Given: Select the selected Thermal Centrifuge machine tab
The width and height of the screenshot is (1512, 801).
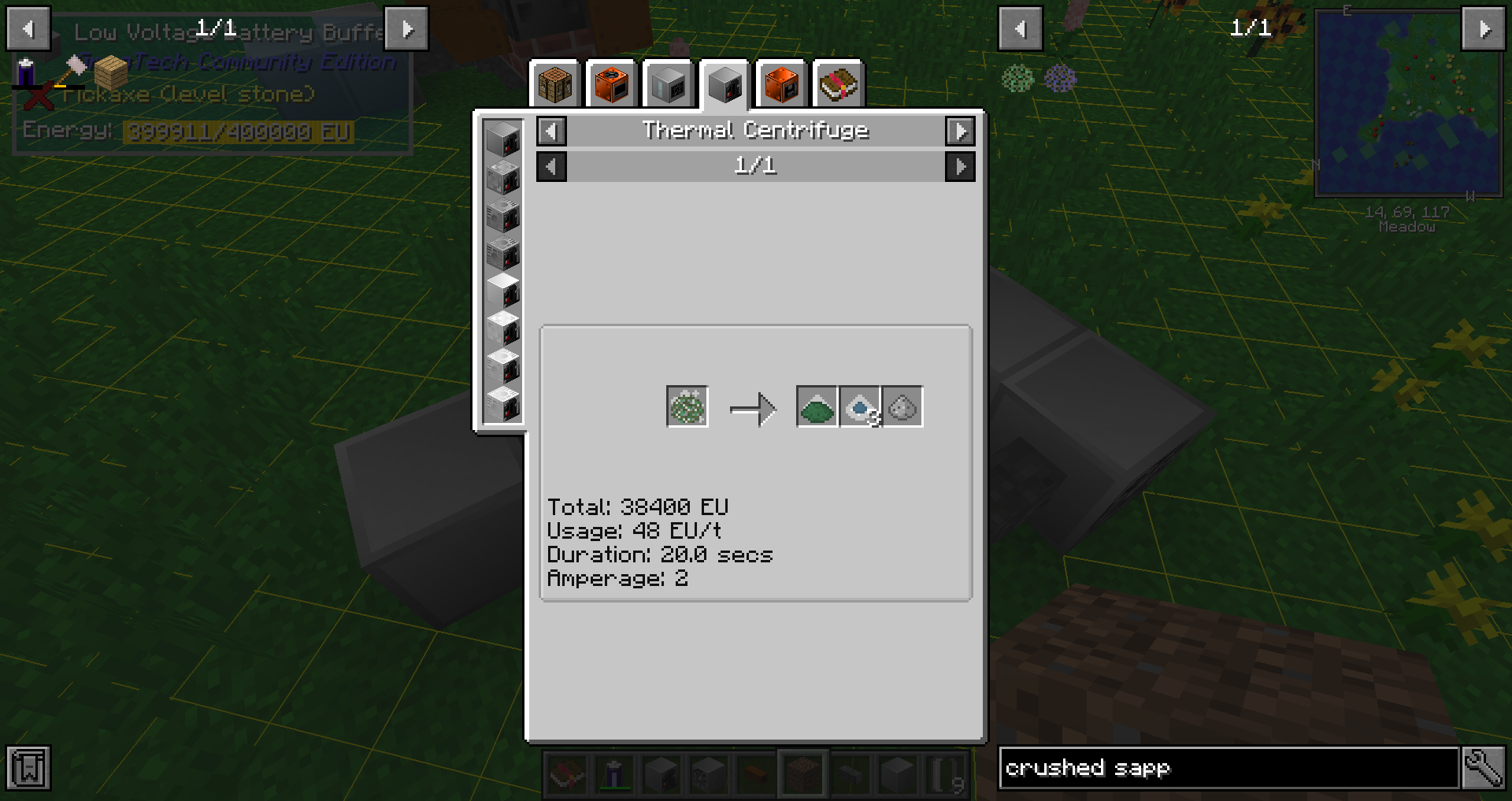Looking at the screenshot, I should click(x=724, y=83).
